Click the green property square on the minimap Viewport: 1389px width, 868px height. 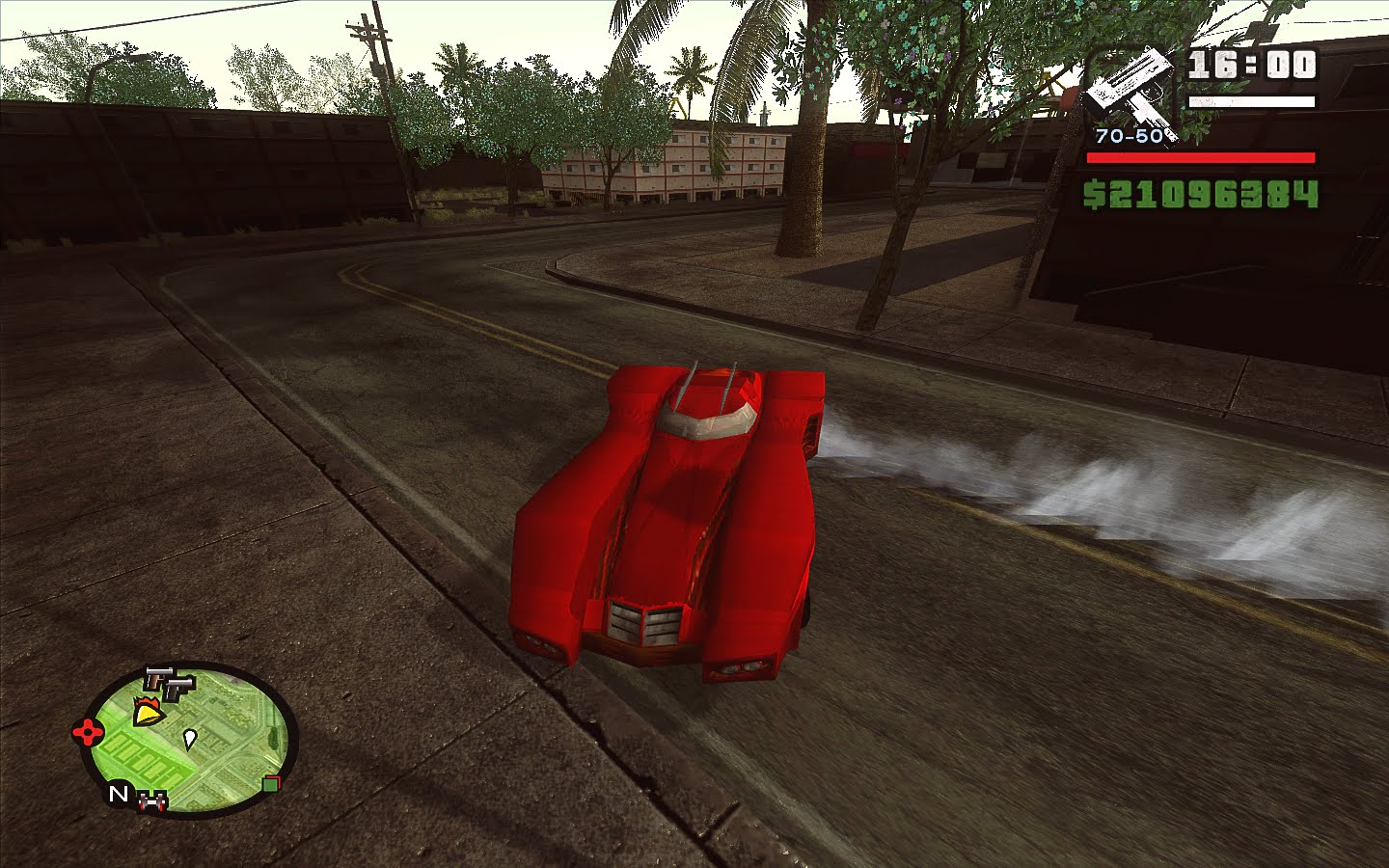tap(272, 783)
